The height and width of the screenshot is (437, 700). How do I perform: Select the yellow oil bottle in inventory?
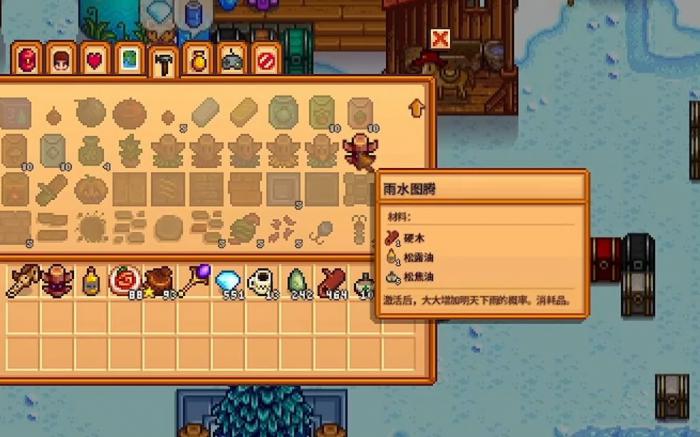coord(91,282)
